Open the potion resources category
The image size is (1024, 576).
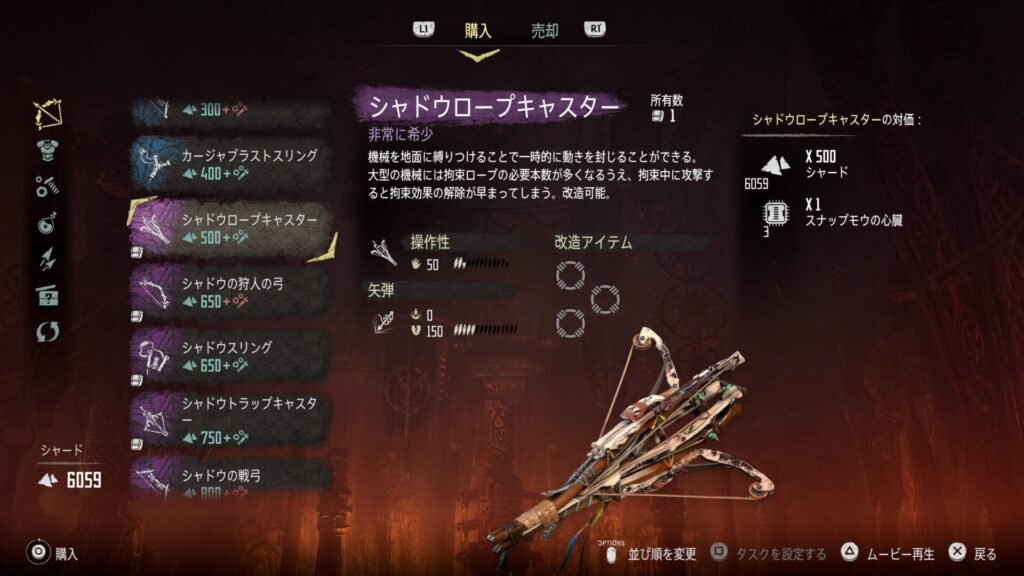pyautogui.click(x=47, y=222)
